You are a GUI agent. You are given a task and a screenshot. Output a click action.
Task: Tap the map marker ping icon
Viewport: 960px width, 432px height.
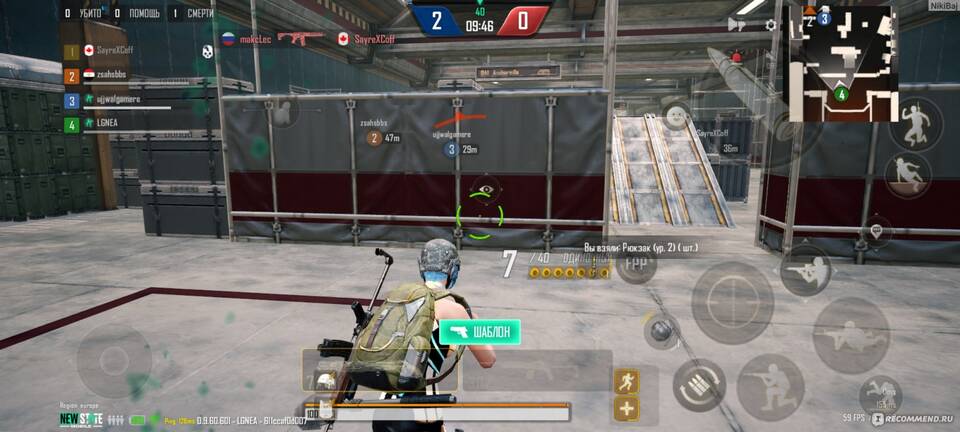(877, 231)
